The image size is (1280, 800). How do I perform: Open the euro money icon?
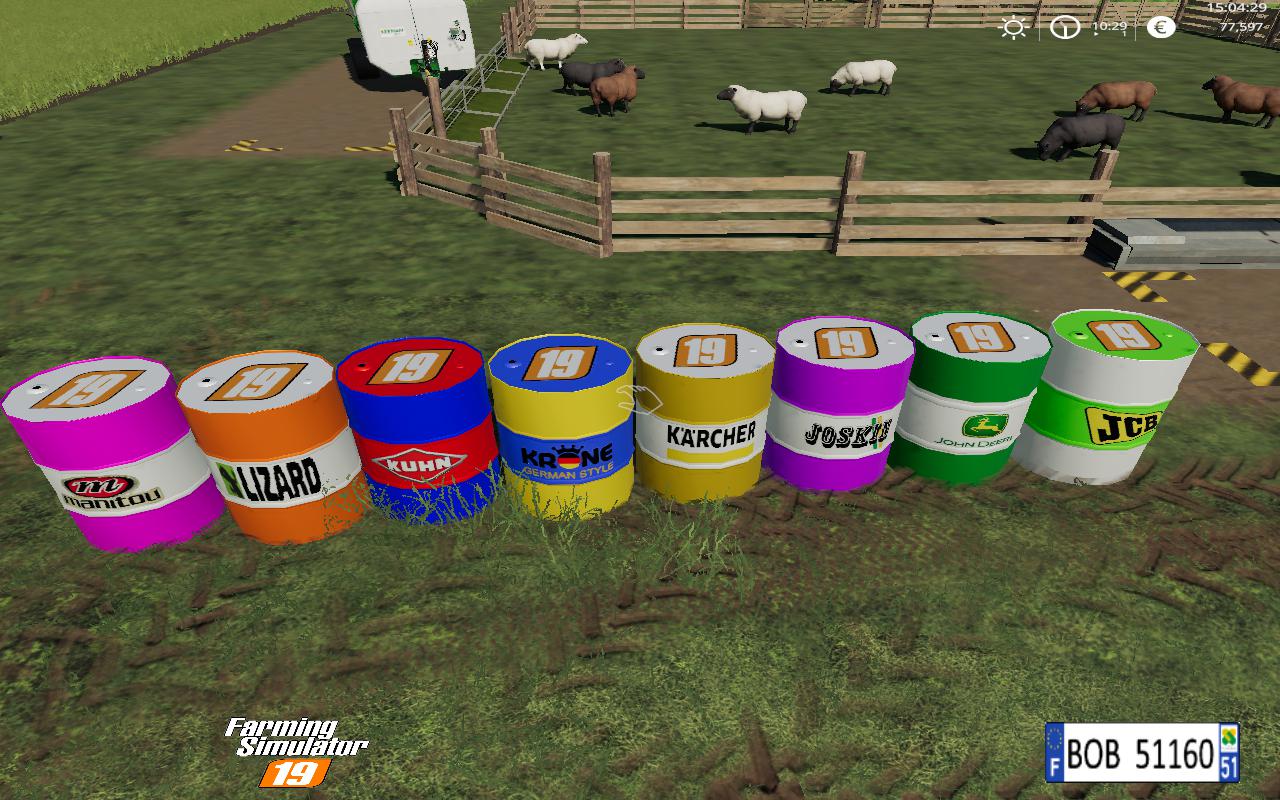pos(1161,28)
